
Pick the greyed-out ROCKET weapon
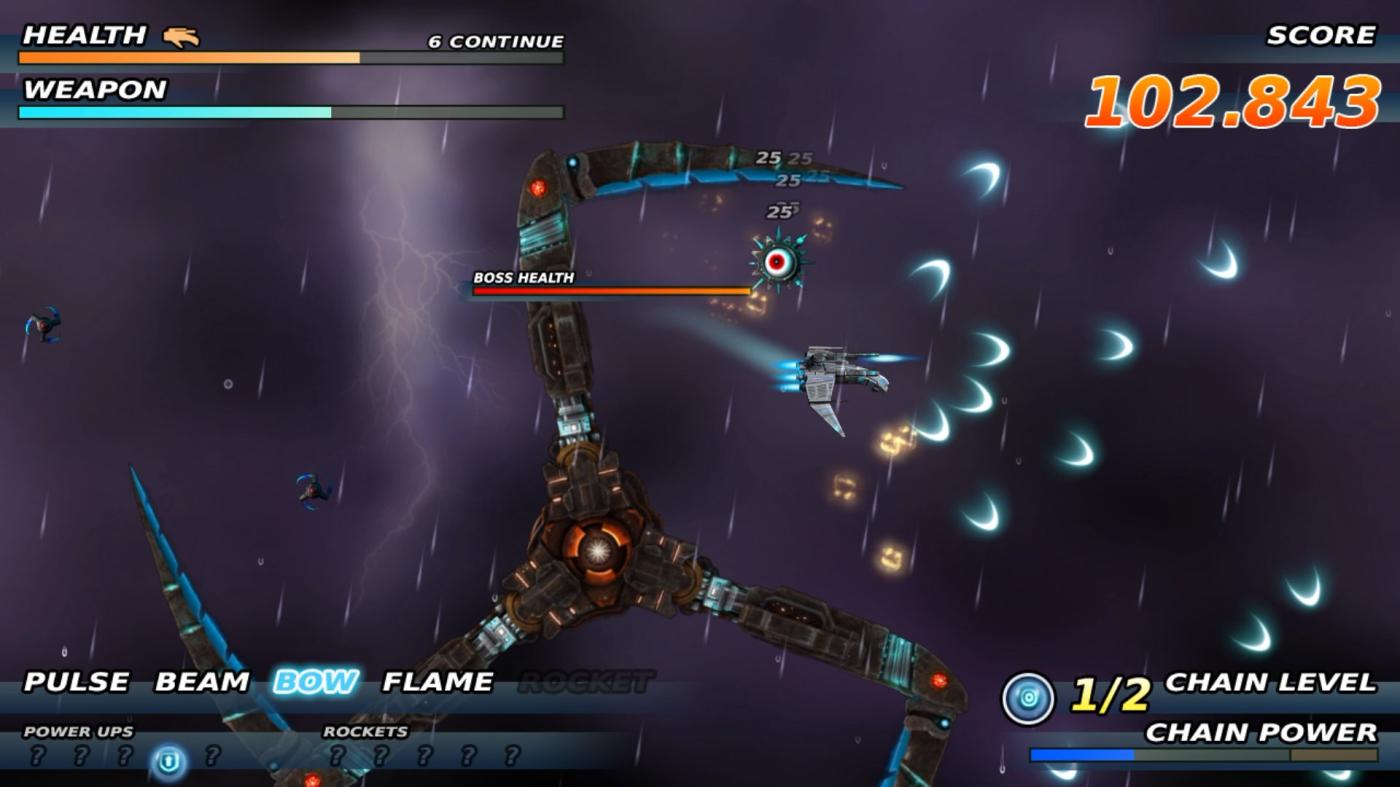tap(586, 682)
